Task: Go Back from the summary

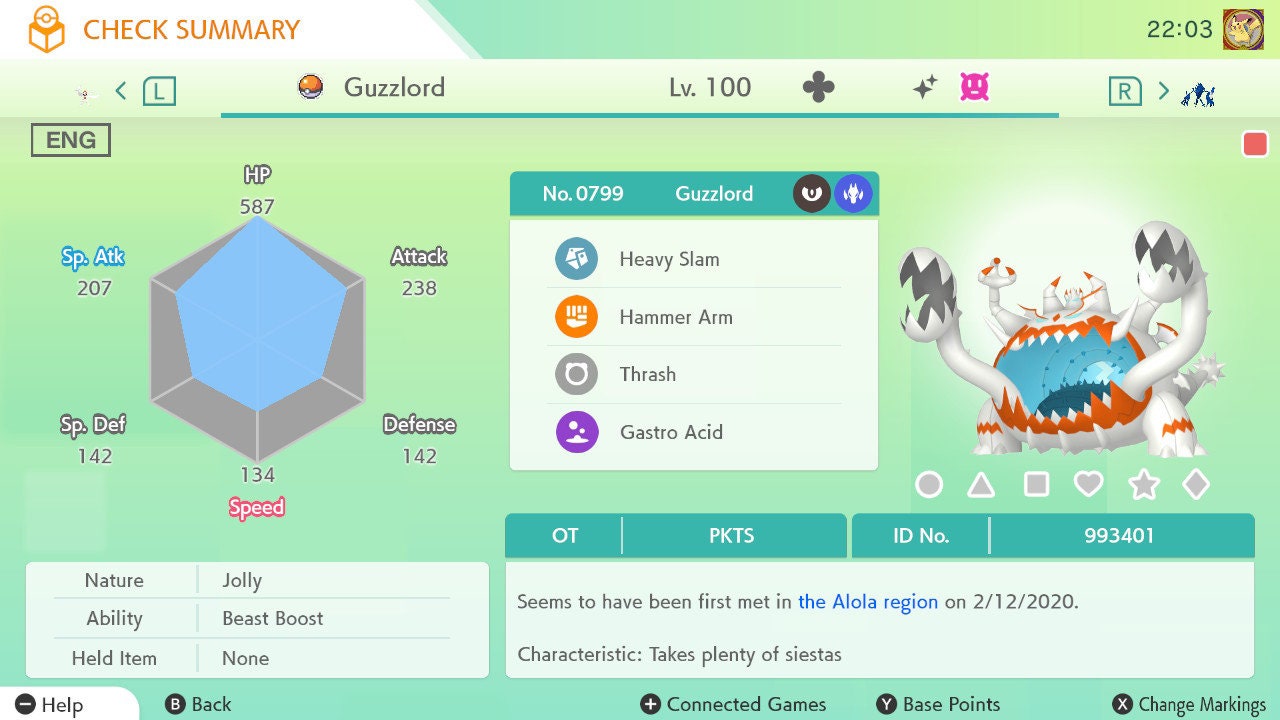Action: tap(198, 705)
